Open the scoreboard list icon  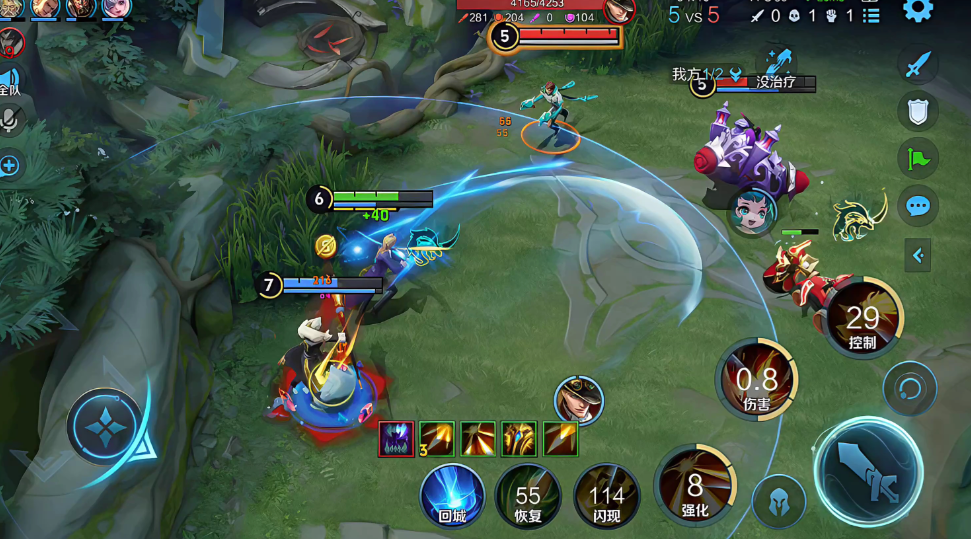[x=871, y=15]
